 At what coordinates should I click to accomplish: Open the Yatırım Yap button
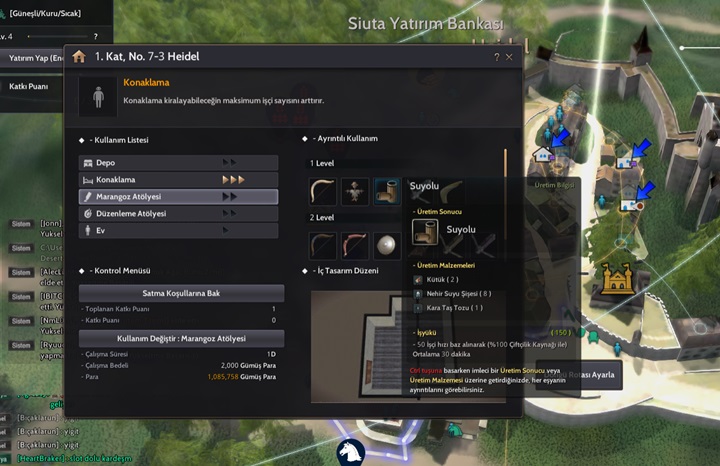[36, 59]
